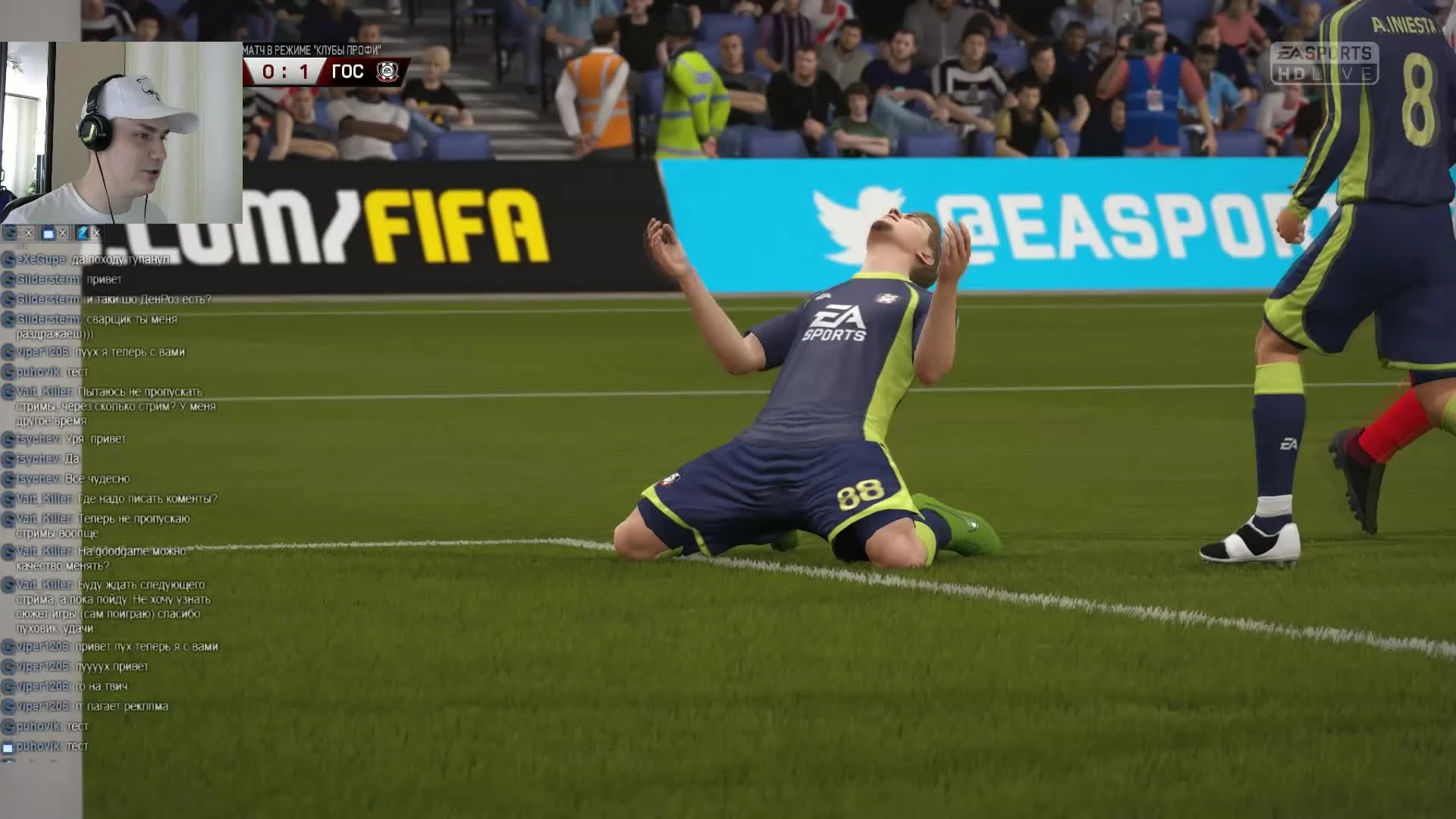Click puhovik's avatar icon in chat
1456x819 pixels.
point(9,372)
